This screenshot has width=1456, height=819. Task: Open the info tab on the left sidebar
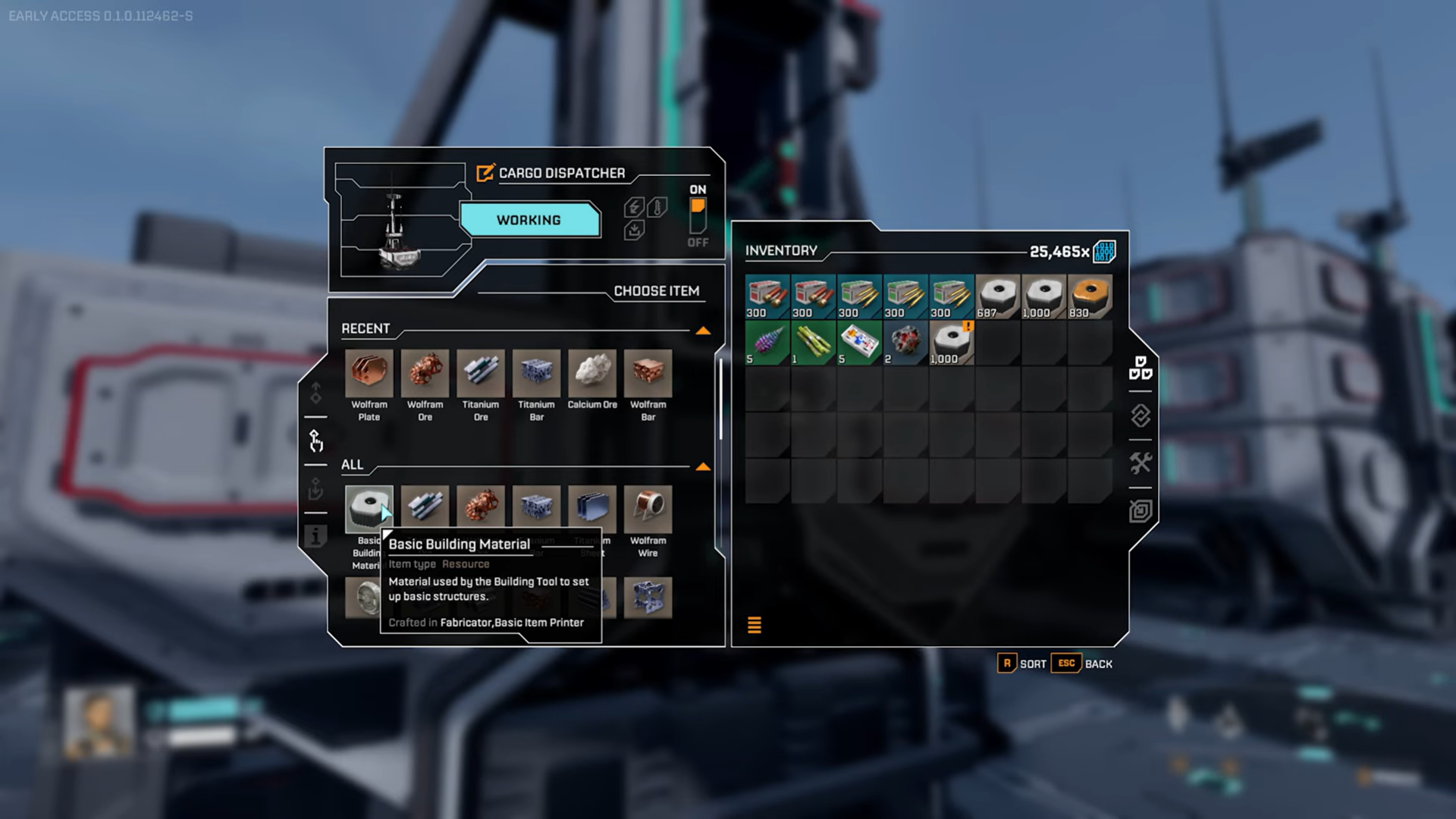315,536
